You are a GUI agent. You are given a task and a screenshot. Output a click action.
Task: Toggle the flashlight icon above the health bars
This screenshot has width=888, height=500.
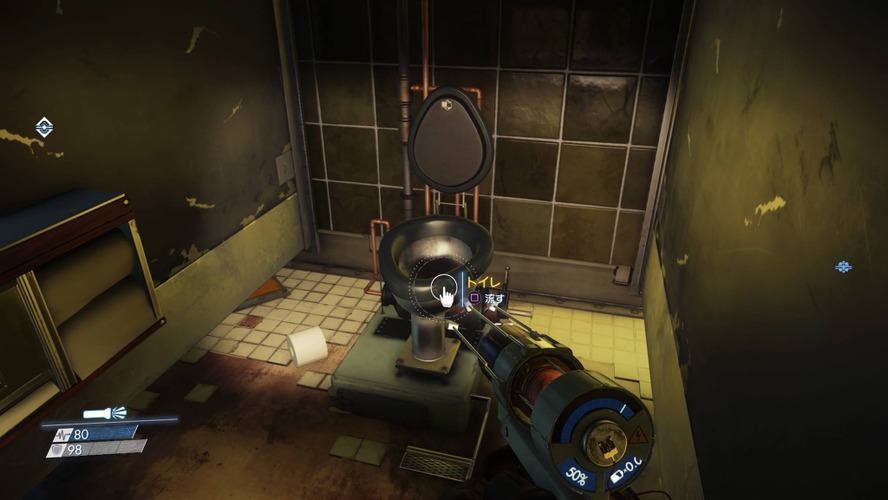105,413
